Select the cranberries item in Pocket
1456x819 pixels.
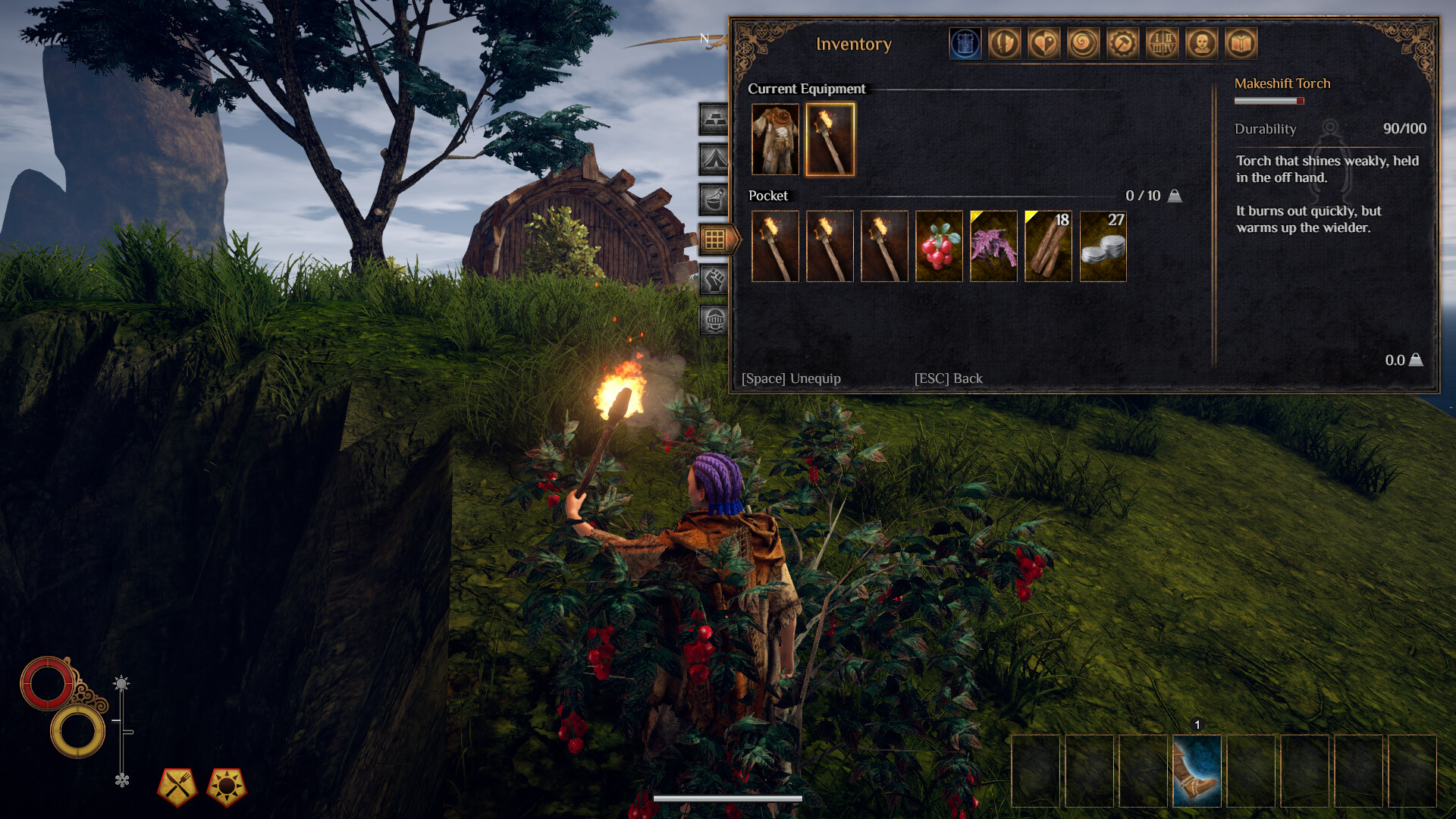pos(939,246)
